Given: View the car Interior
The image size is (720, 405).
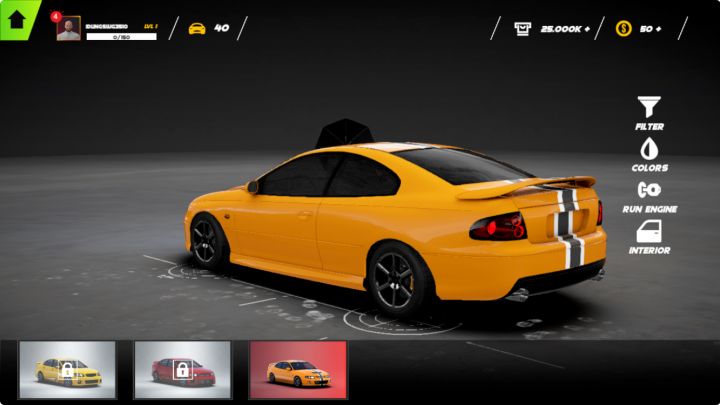Looking at the screenshot, I should point(649,237).
